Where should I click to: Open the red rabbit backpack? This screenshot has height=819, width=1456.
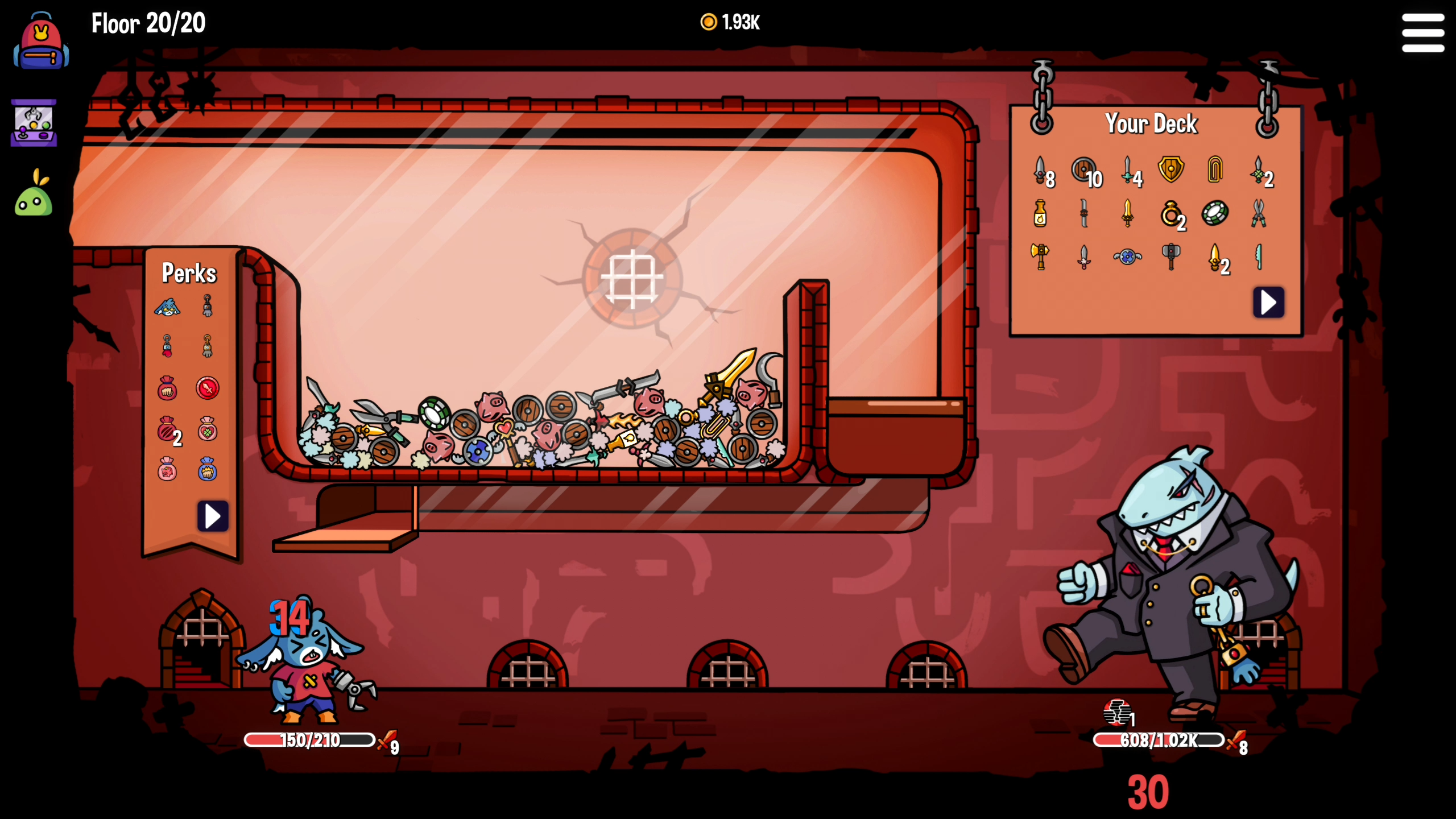(x=41, y=43)
